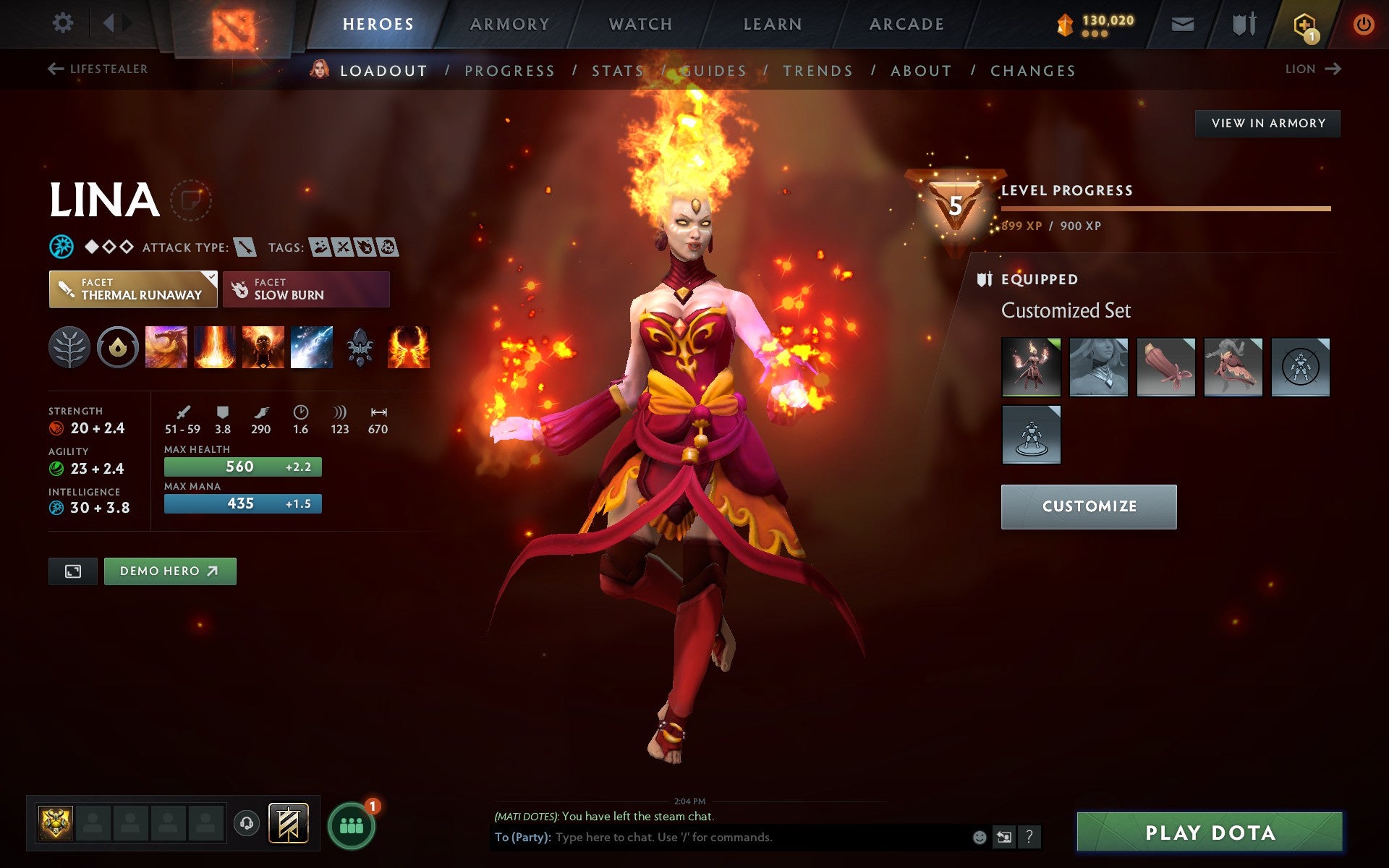
Task: Open the STATS tab for Lina
Action: (617, 70)
